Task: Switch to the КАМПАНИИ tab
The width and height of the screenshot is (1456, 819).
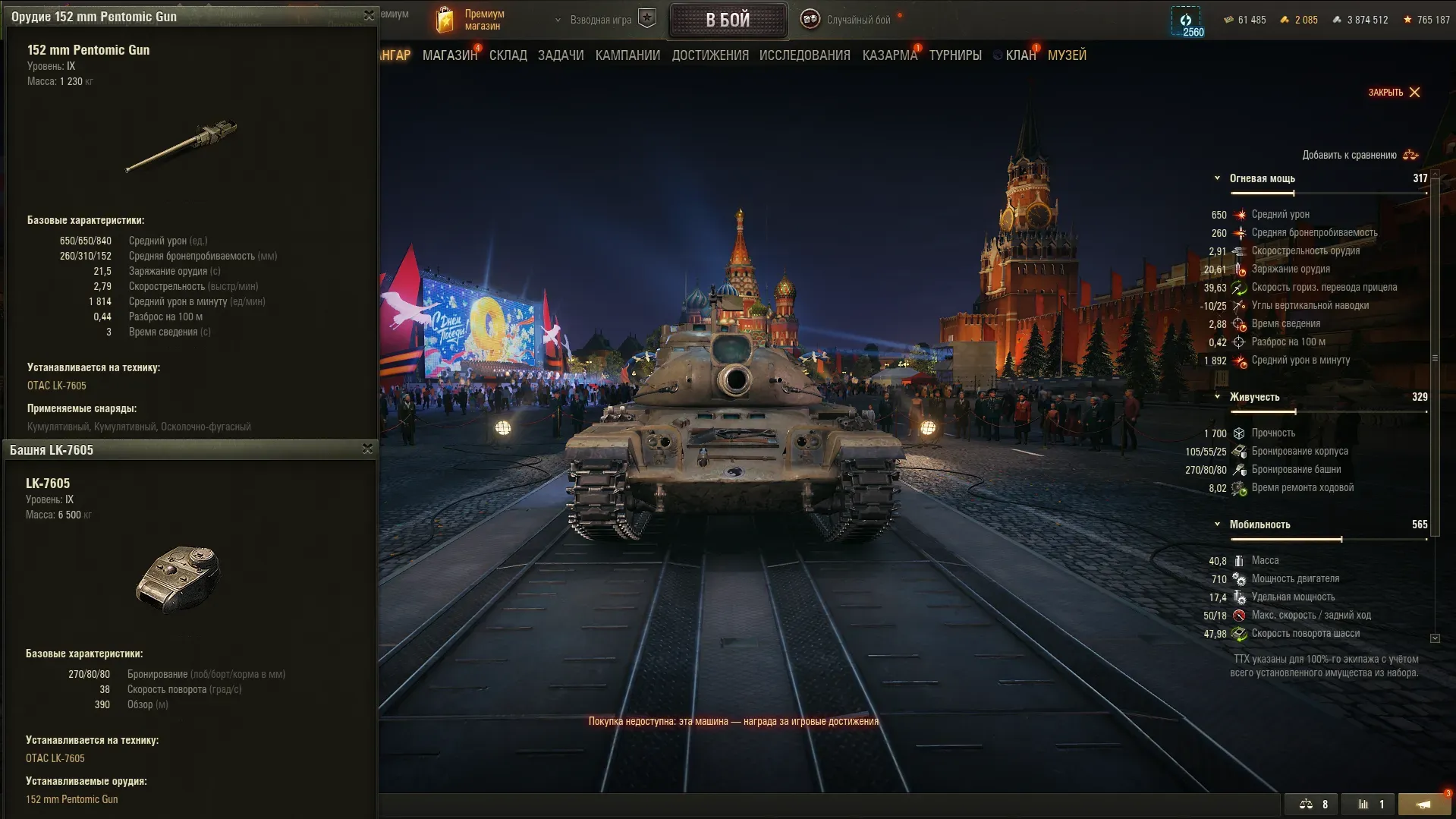Action: [627, 55]
